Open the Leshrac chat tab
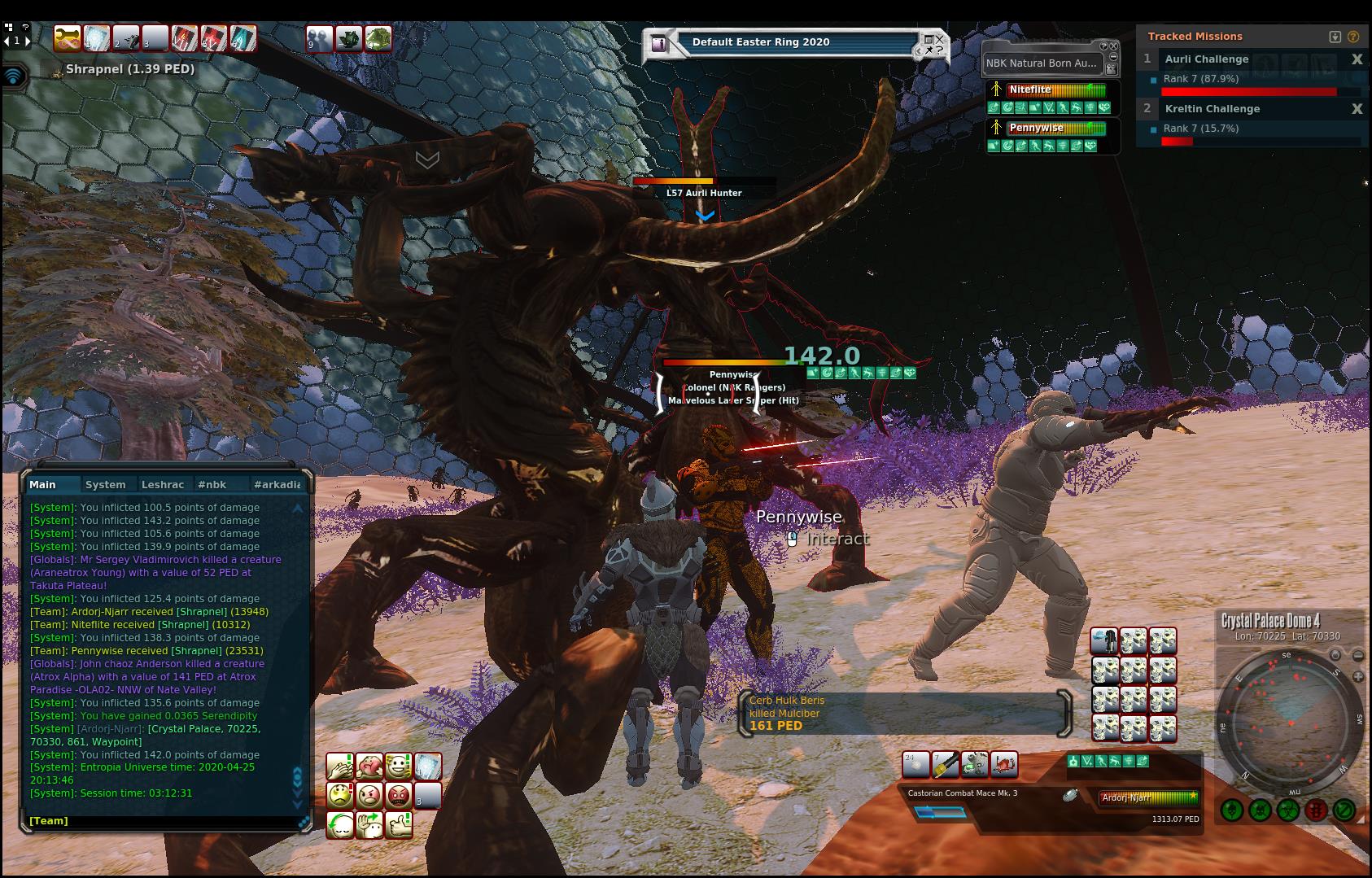1372x878 pixels. point(163,484)
